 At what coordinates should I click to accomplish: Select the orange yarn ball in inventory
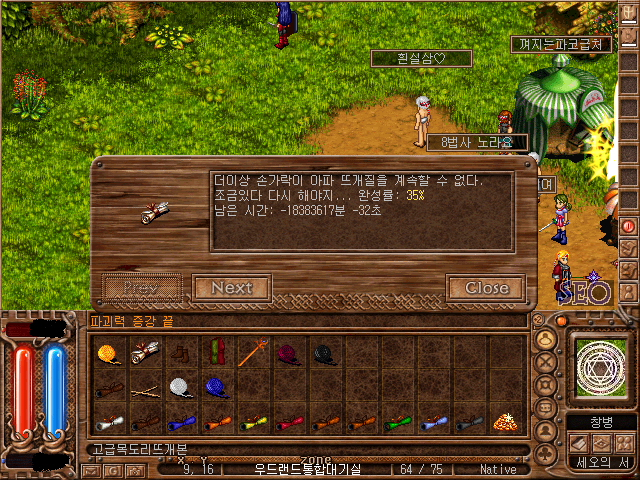pyautogui.click(x=108, y=353)
